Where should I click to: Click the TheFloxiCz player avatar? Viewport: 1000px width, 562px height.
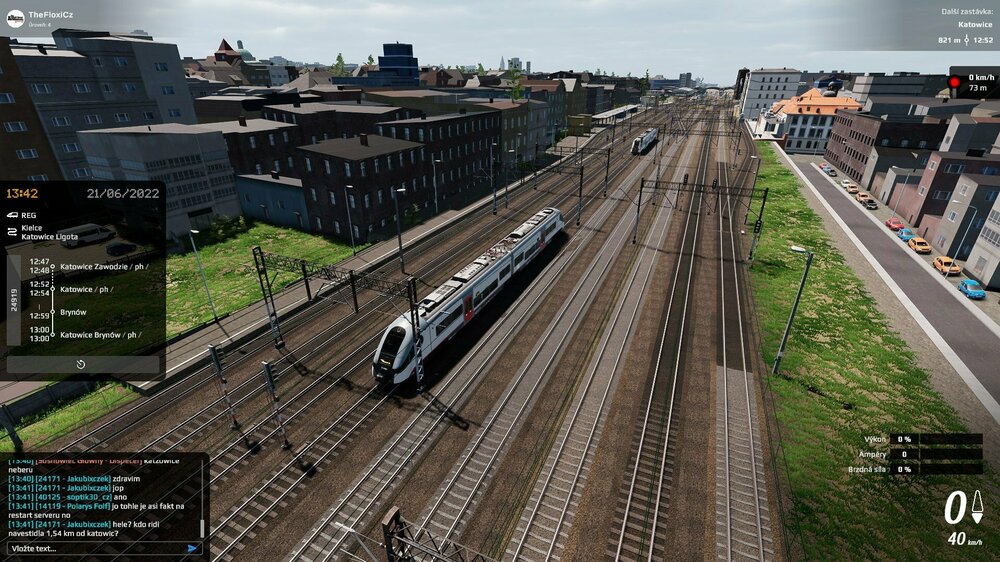tap(15, 17)
